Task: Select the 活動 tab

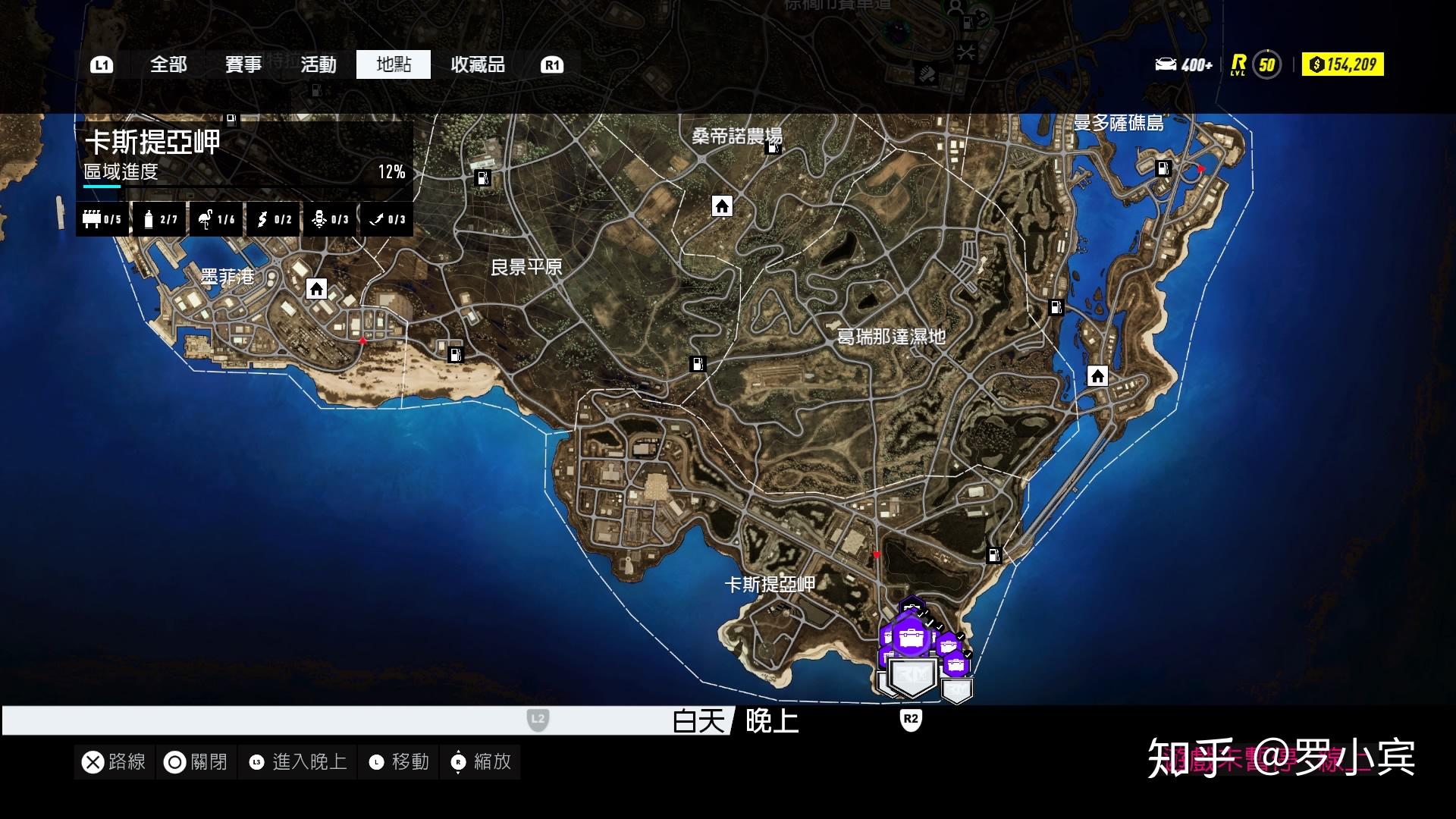Action: [318, 64]
